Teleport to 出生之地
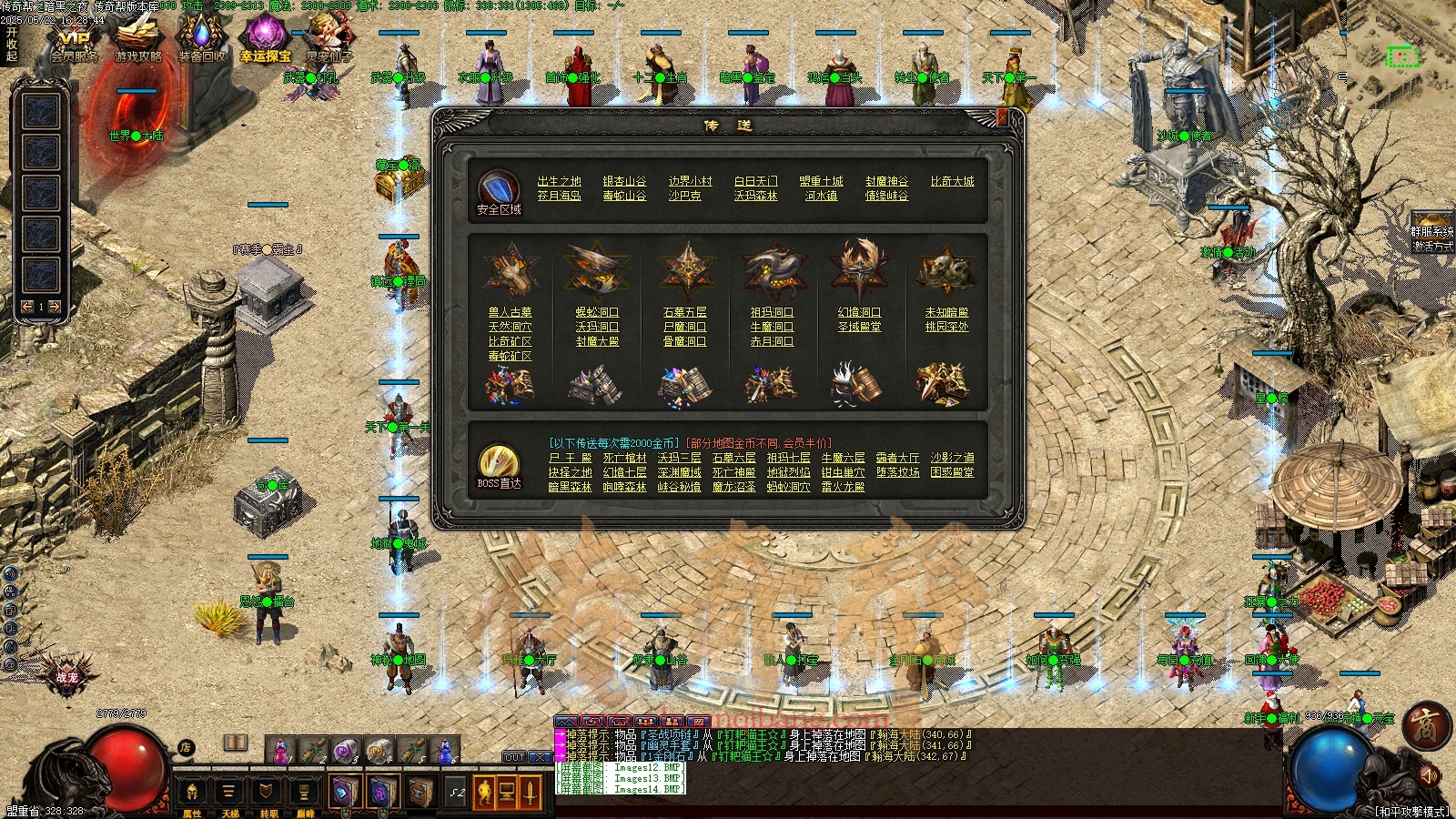This screenshot has height=819, width=1456. click(x=559, y=181)
